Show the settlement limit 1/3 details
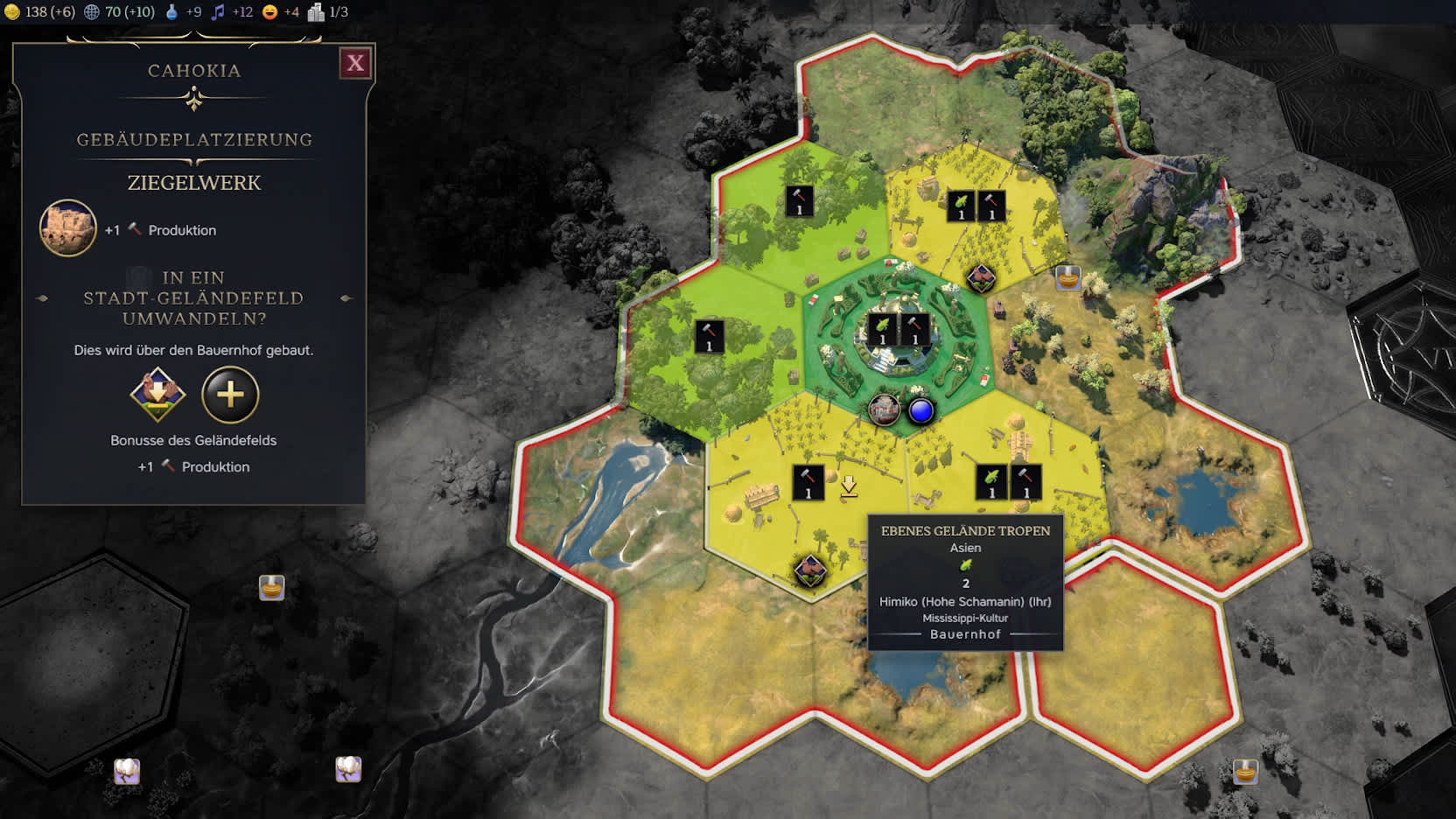 [328, 11]
